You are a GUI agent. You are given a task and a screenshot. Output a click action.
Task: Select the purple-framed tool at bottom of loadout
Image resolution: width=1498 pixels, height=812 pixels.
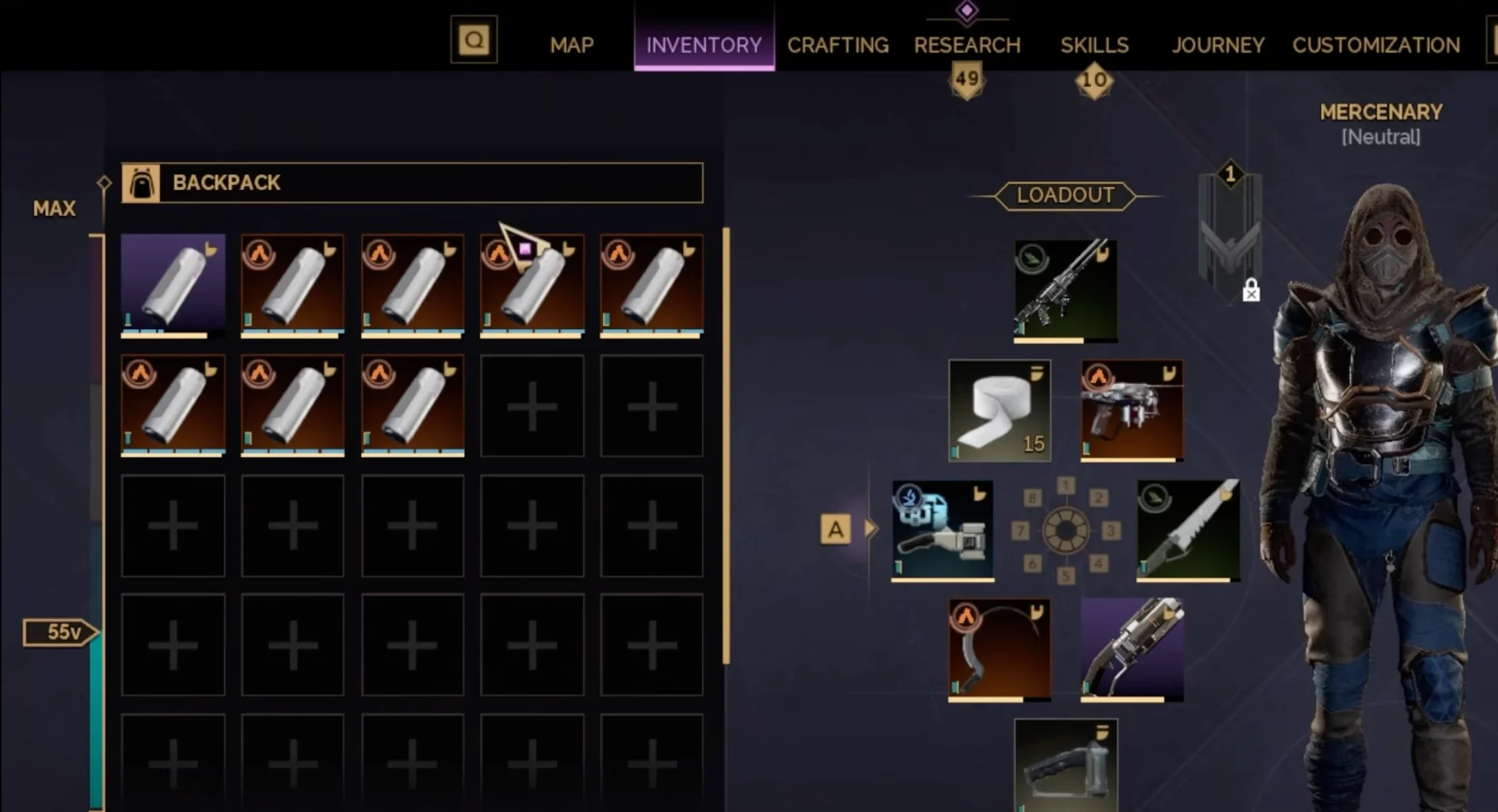click(1132, 649)
